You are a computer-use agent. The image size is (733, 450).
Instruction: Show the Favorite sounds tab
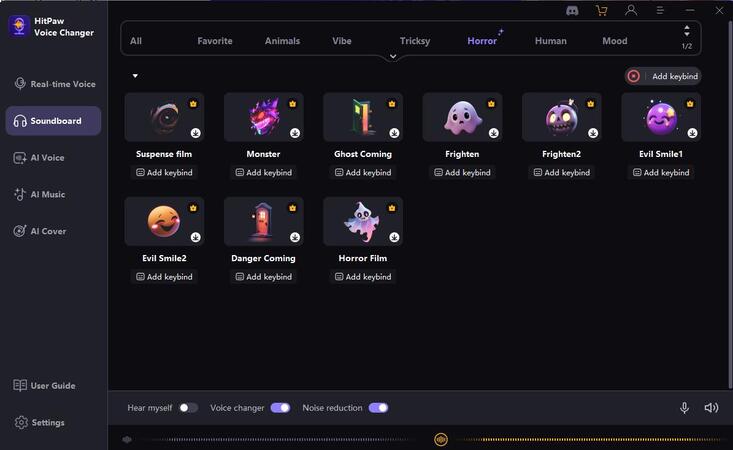pyautogui.click(x=215, y=41)
